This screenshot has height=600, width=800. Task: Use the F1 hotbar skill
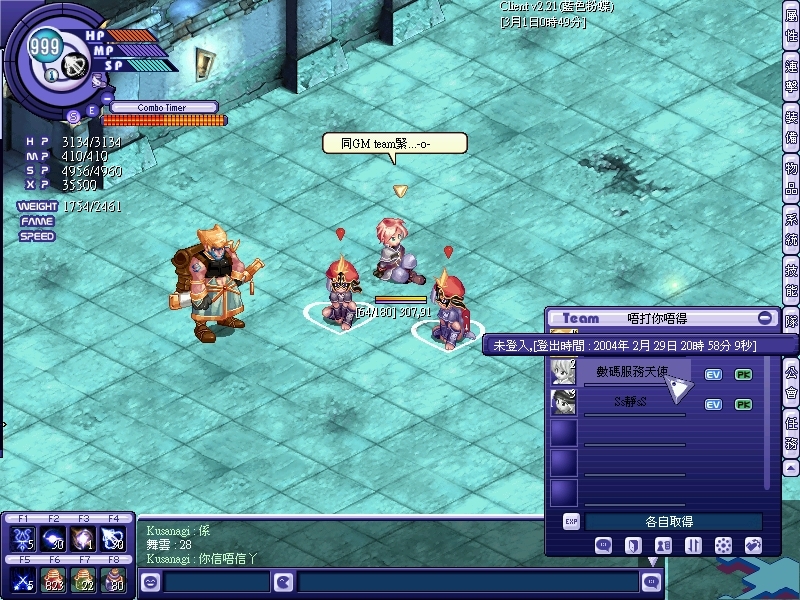(21, 538)
